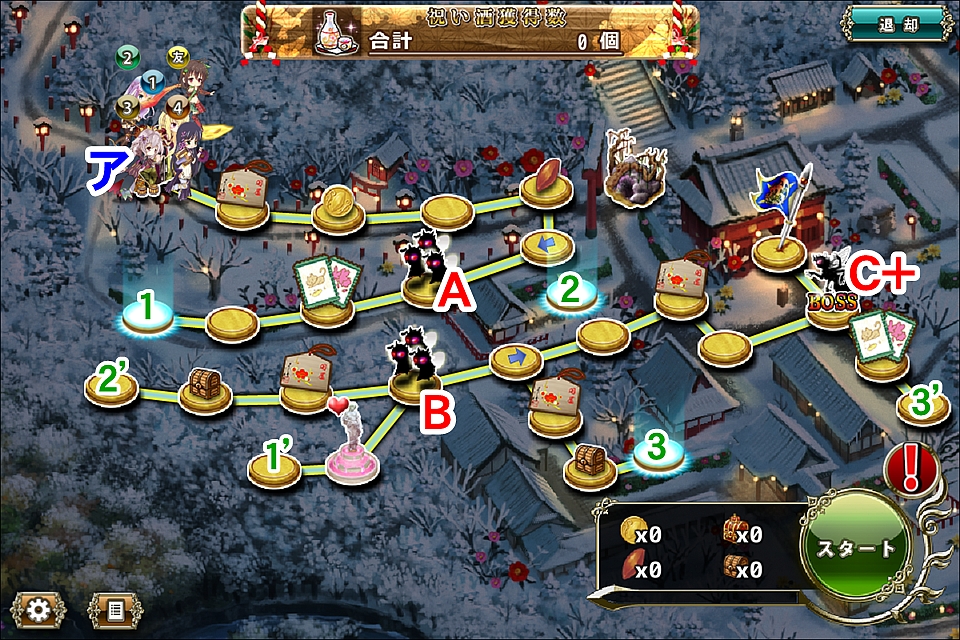Open the document log icon
The width and height of the screenshot is (960, 640).
tap(115, 607)
